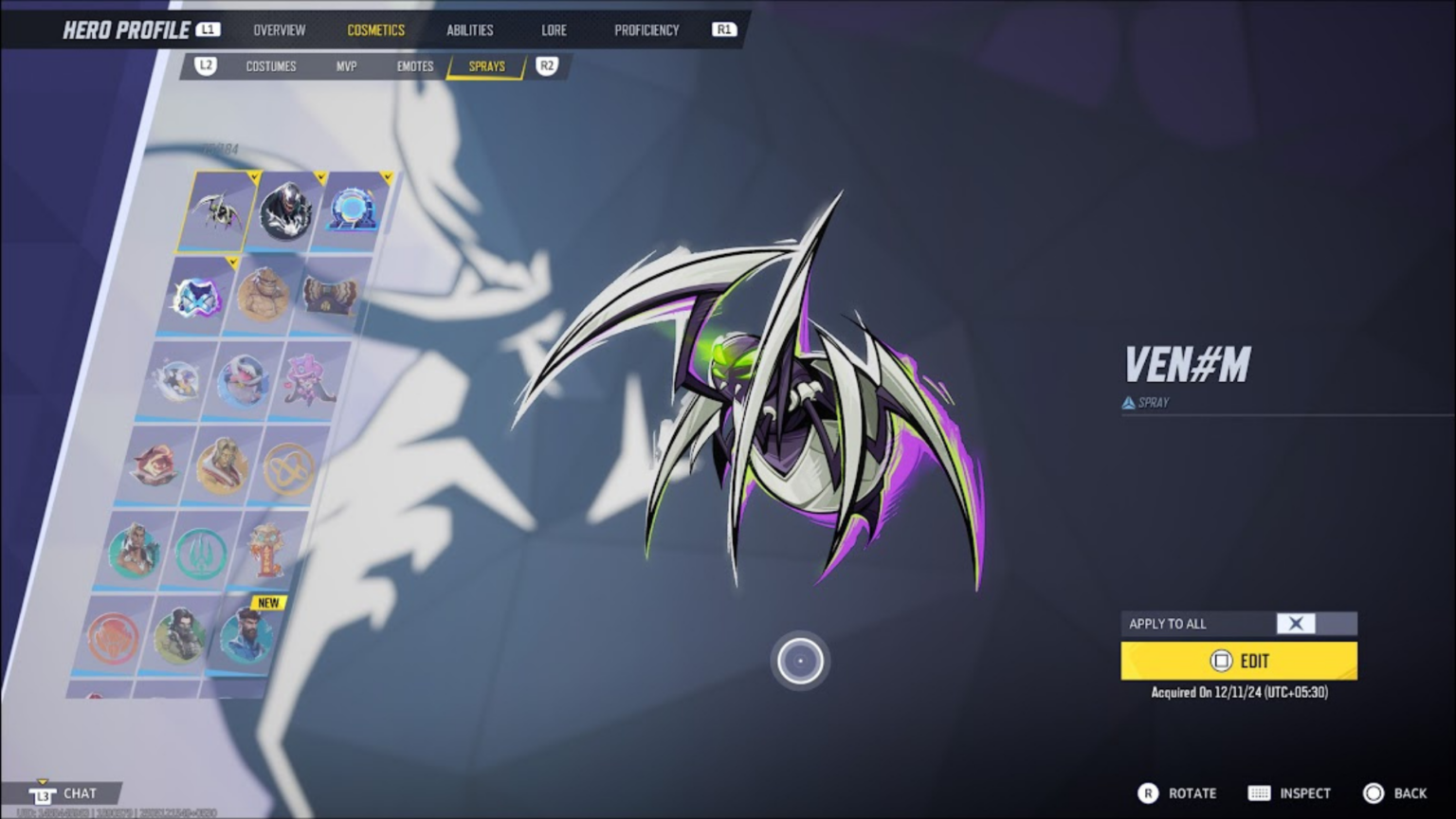Click the yellow Edit button
Viewport: 1456px width, 819px height.
coord(1238,661)
